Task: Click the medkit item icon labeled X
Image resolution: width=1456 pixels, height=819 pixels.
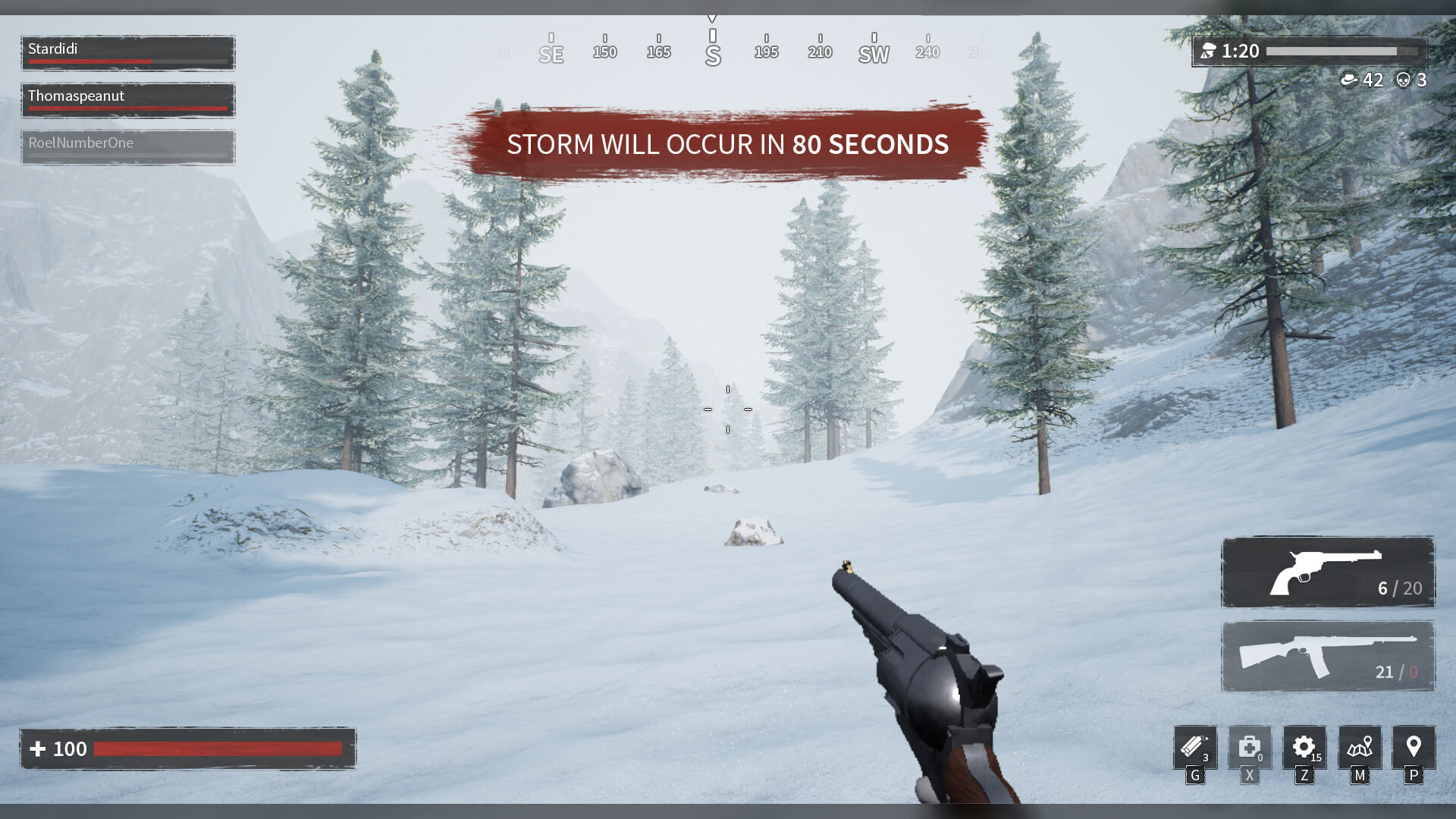Action: (x=1249, y=747)
